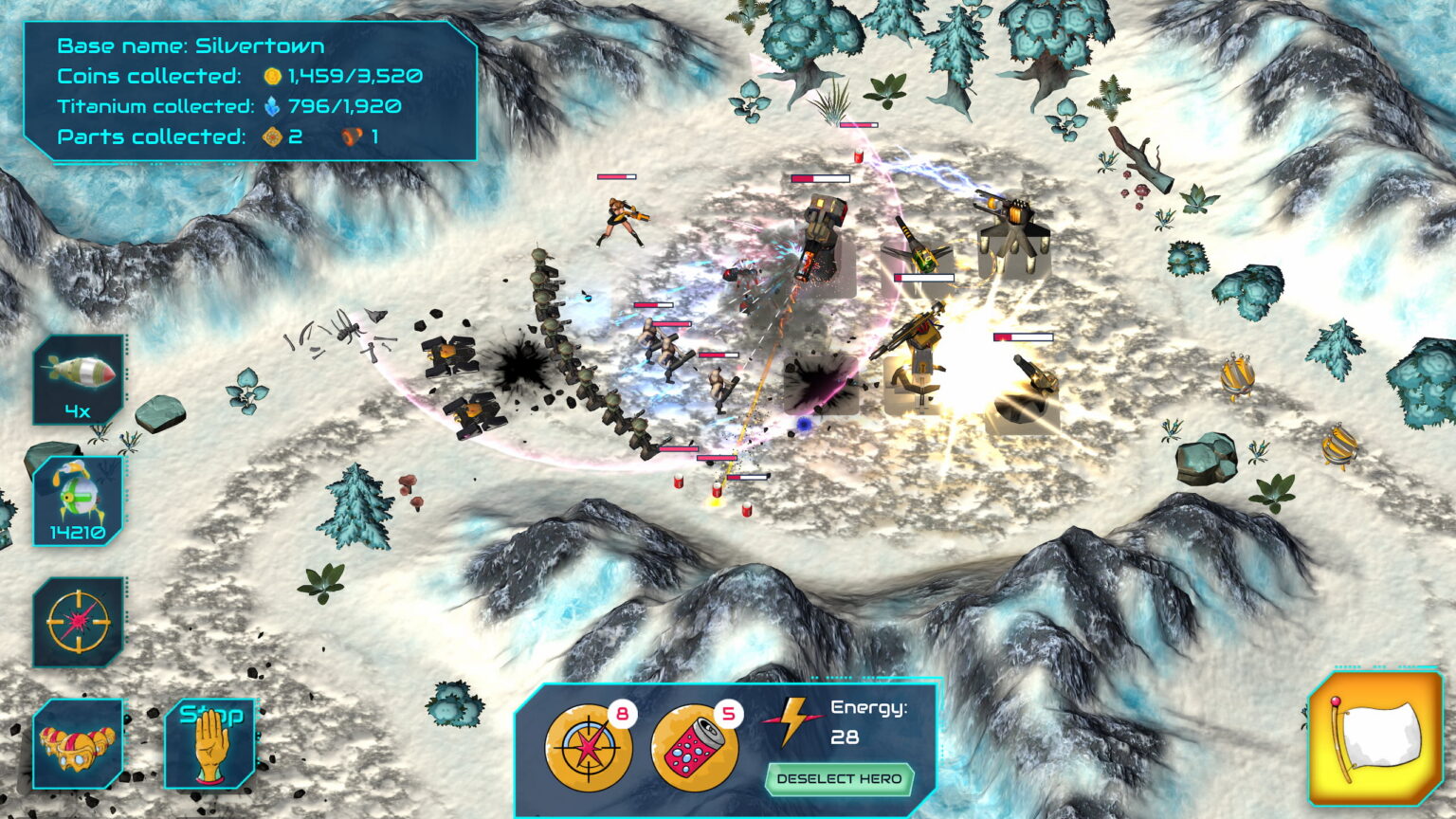Toggle the Stop hand command
The image size is (1456, 819).
(x=210, y=742)
